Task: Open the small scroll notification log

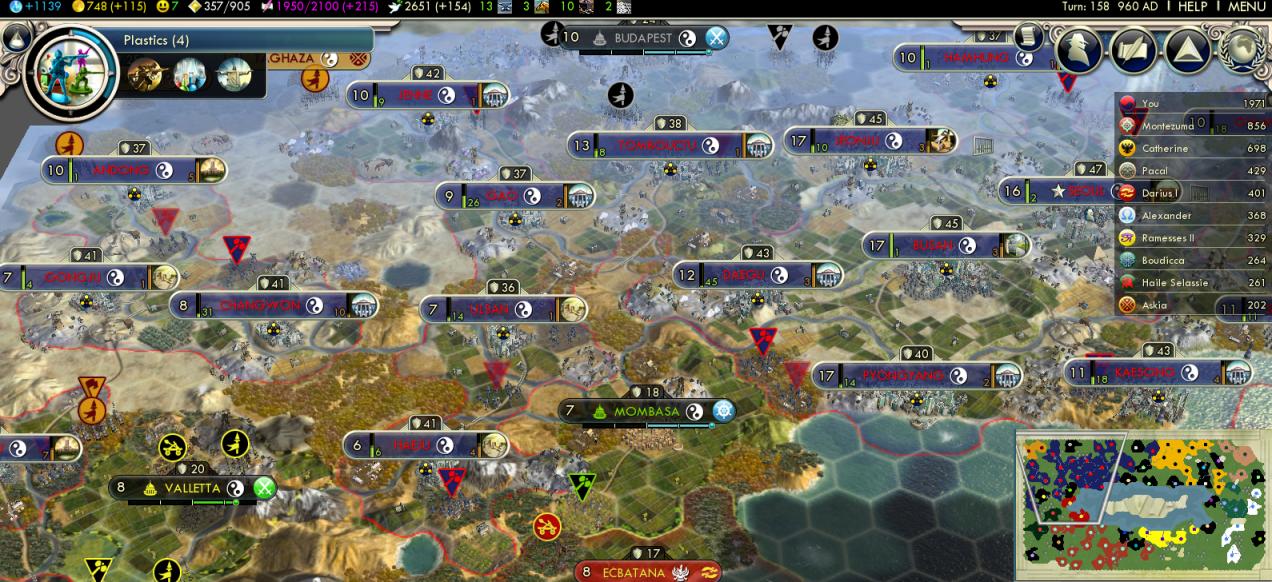Action: pyautogui.click(x=1027, y=36)
